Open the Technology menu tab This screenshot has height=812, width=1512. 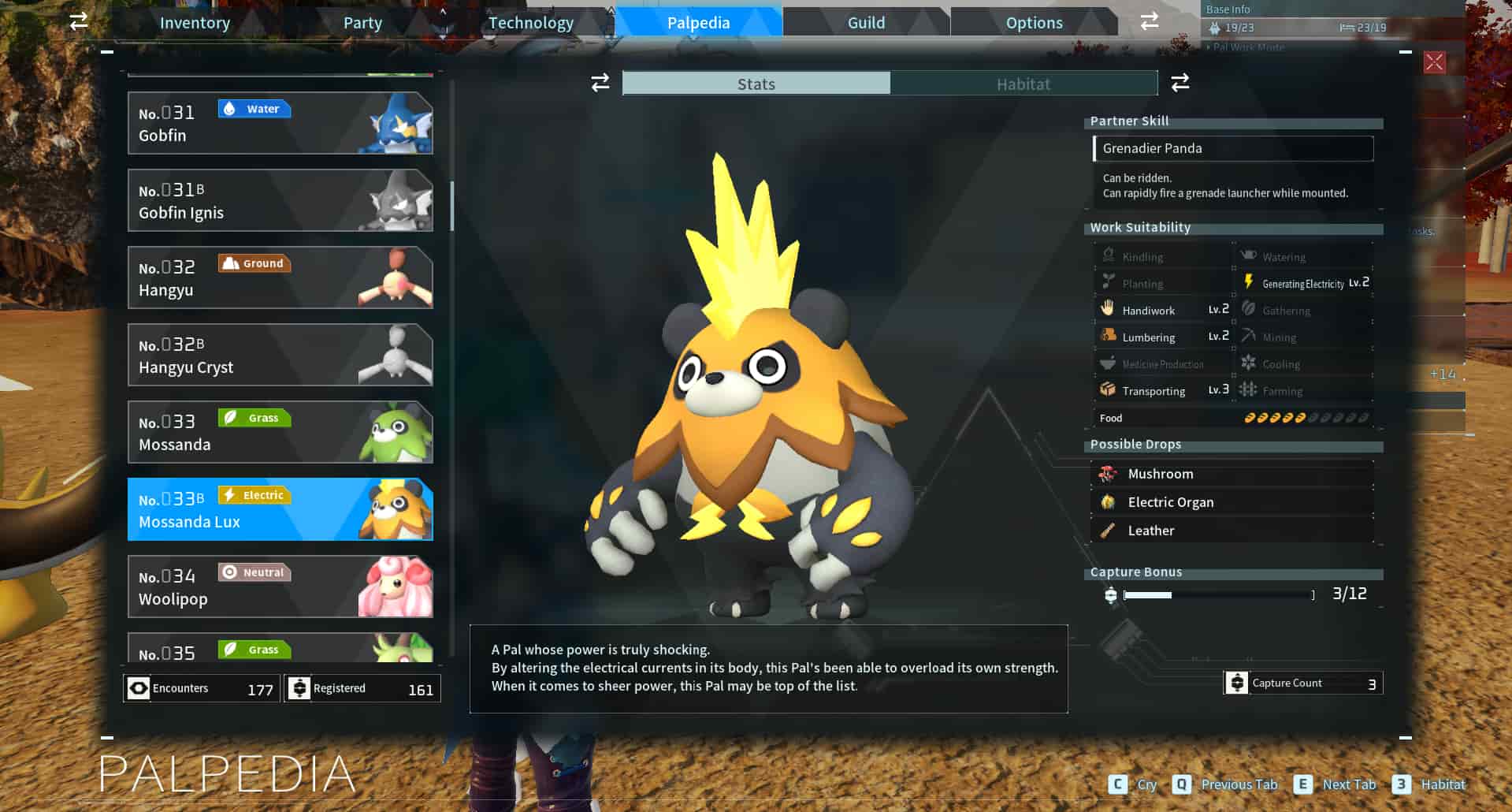[x=530, y=22]
